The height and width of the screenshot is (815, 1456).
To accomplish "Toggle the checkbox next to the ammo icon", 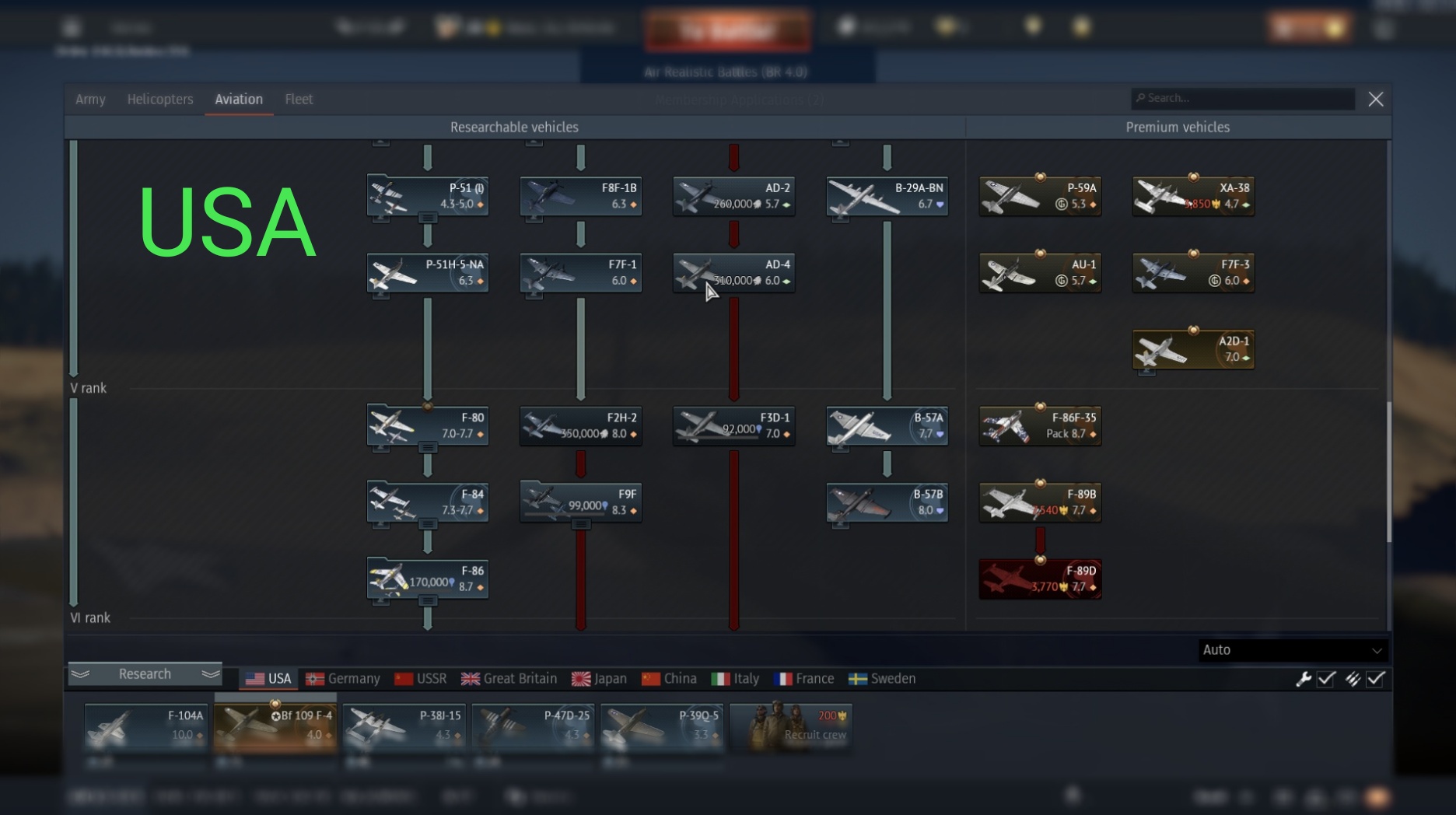I will point(1375,679).
